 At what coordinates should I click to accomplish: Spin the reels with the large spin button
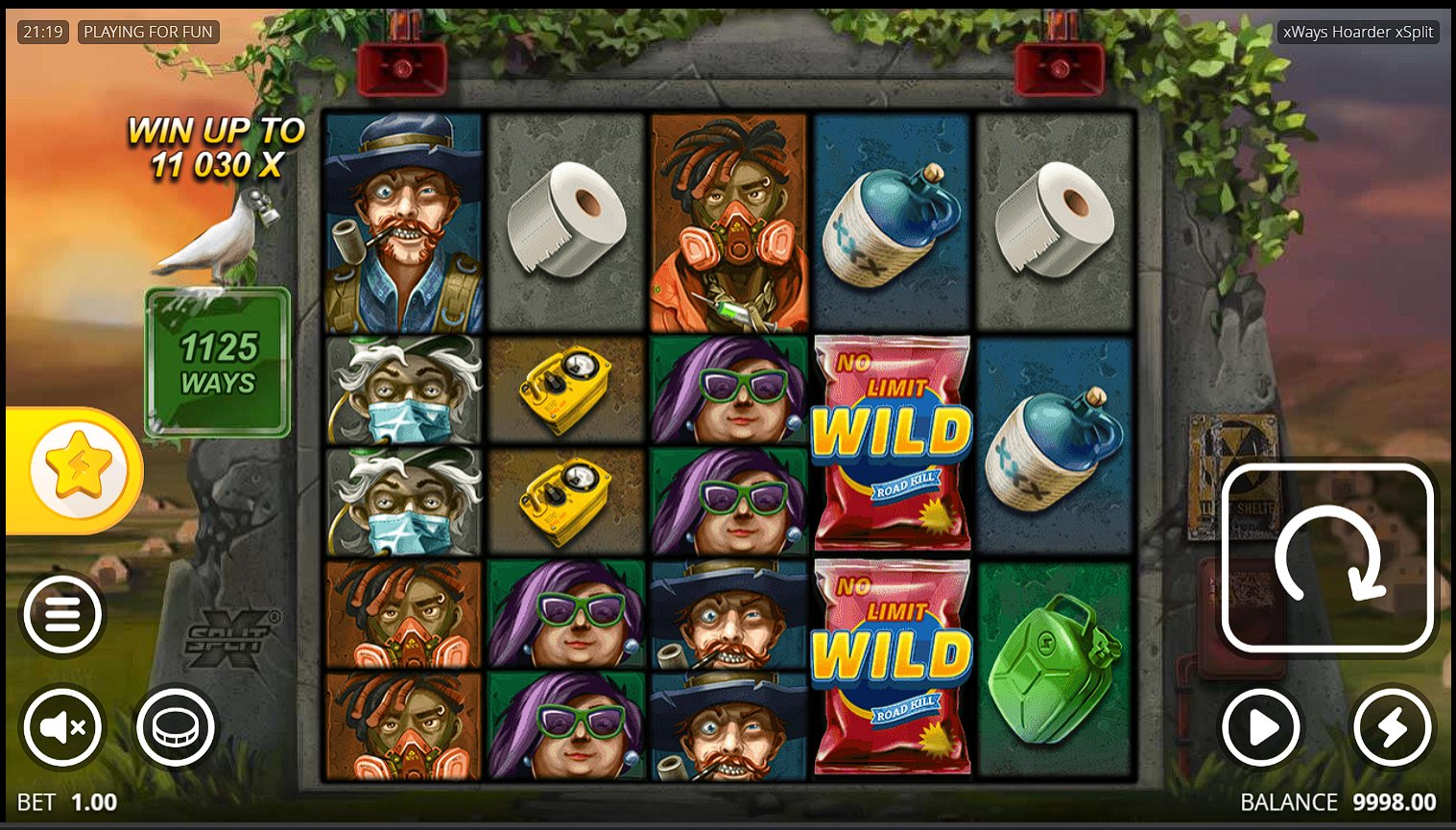(x=1328, y=557)
